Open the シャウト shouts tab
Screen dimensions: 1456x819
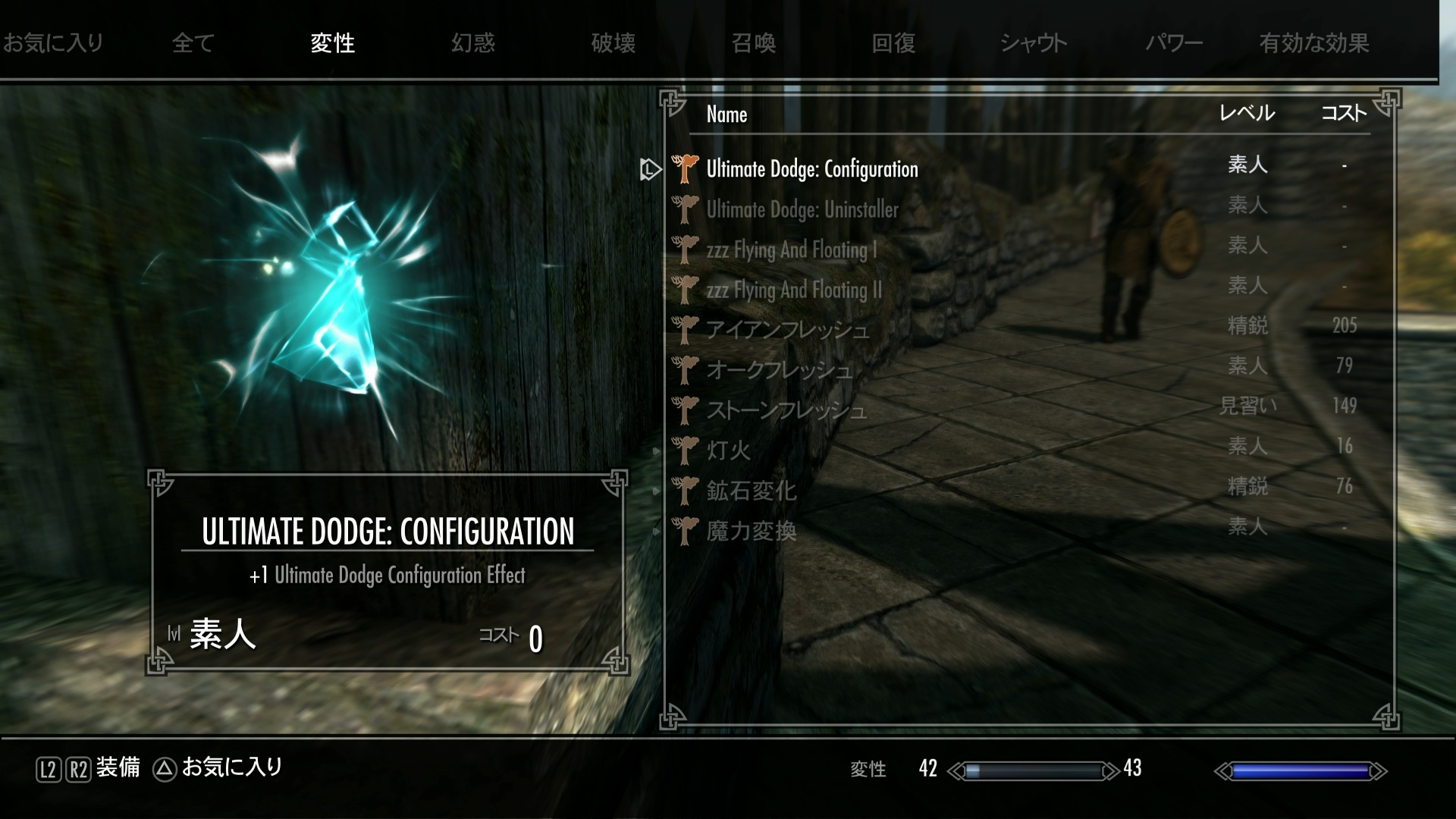(1034, 43)
